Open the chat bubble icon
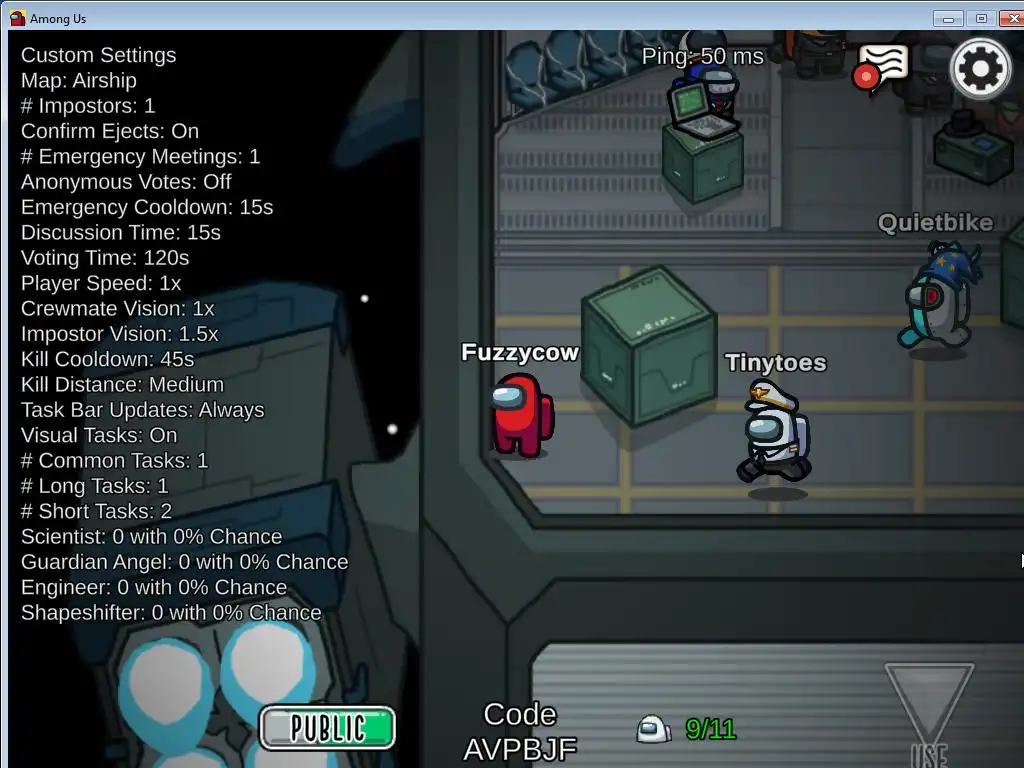The image size is (1024, 768). [x=881, y=67]
